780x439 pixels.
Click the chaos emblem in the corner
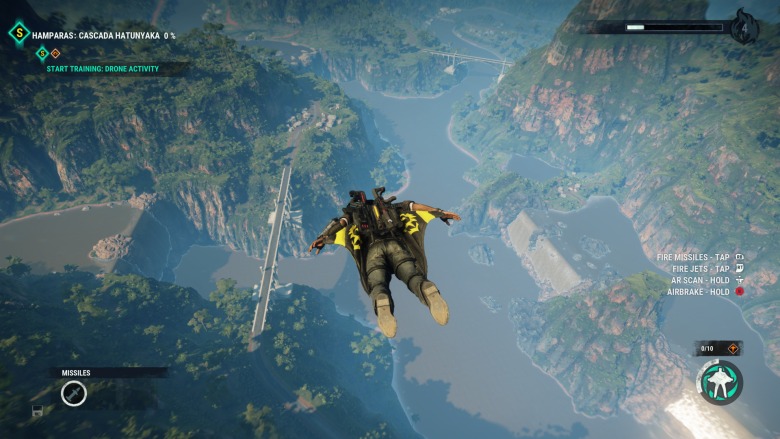click(744, 27)
